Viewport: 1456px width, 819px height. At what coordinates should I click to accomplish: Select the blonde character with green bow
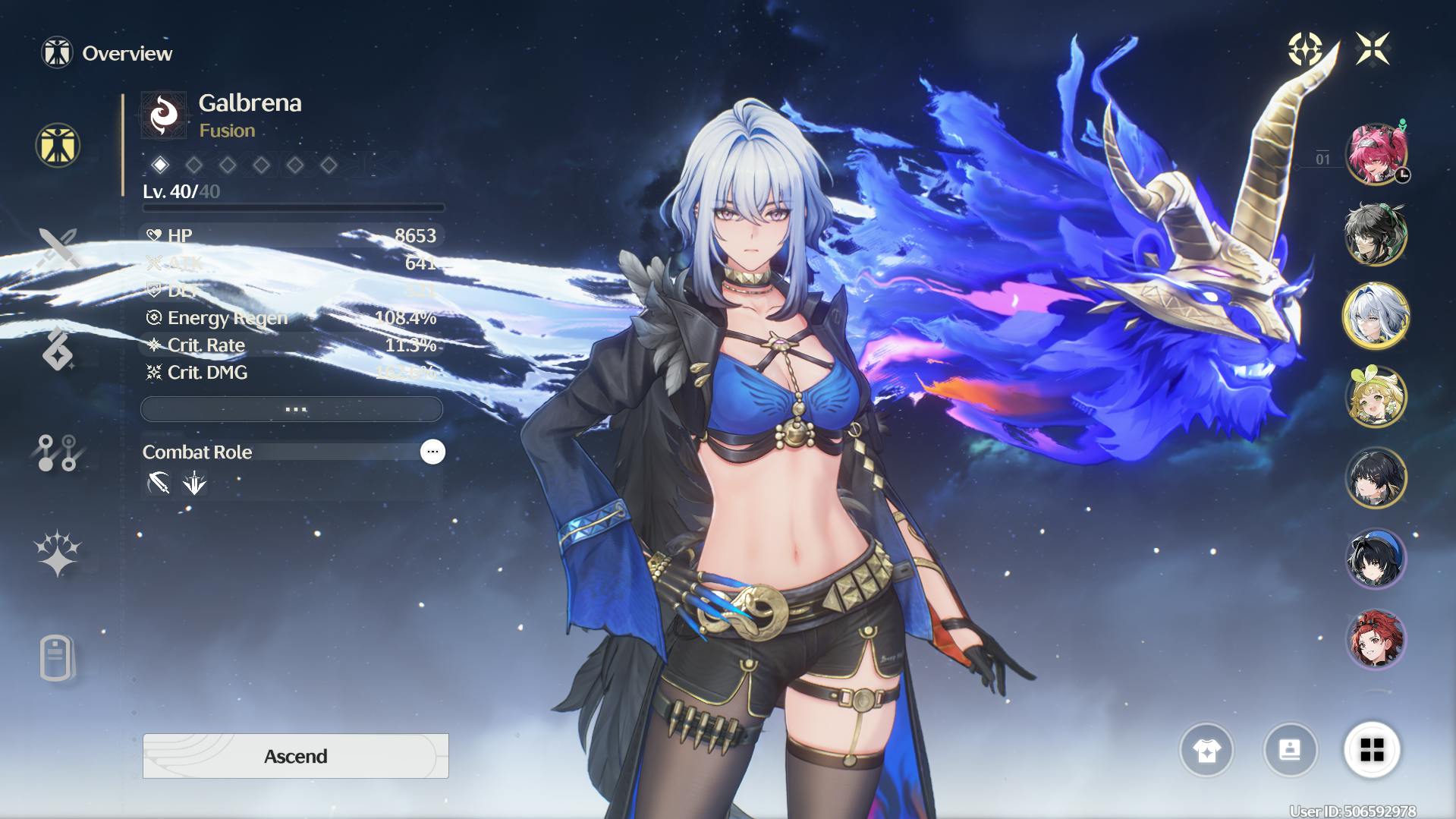tap(1376, 397)
